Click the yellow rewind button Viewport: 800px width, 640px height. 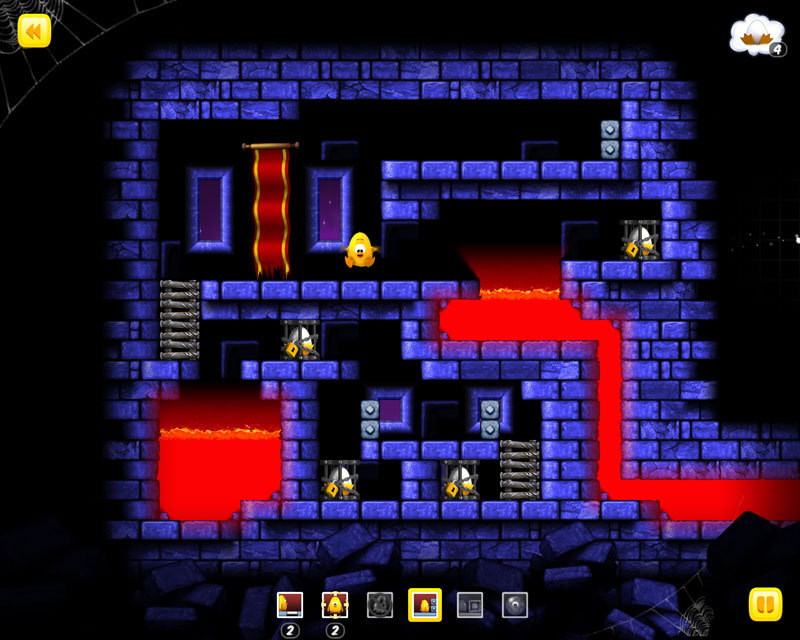tap(34, 31)
